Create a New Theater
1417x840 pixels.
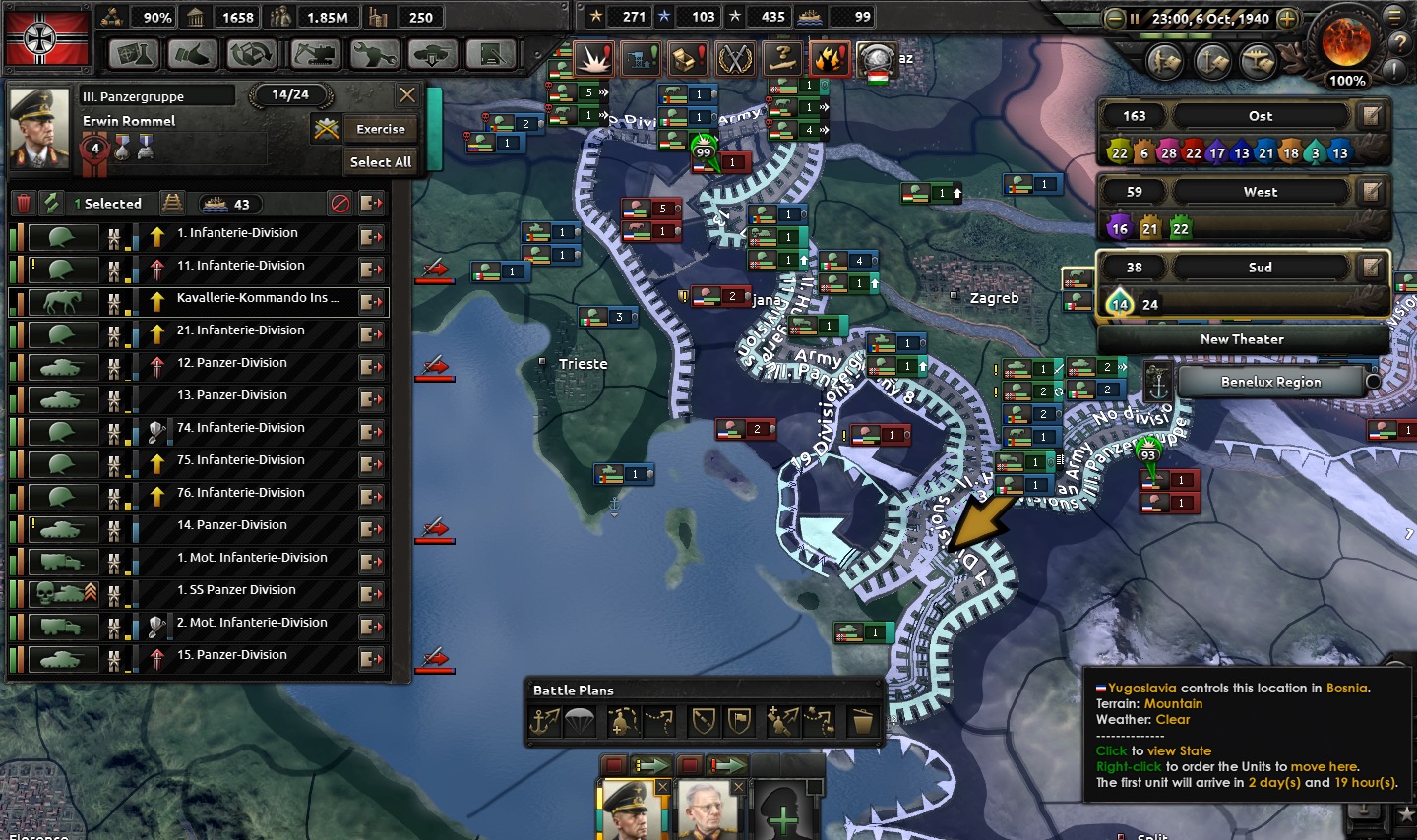(1242, 339)
